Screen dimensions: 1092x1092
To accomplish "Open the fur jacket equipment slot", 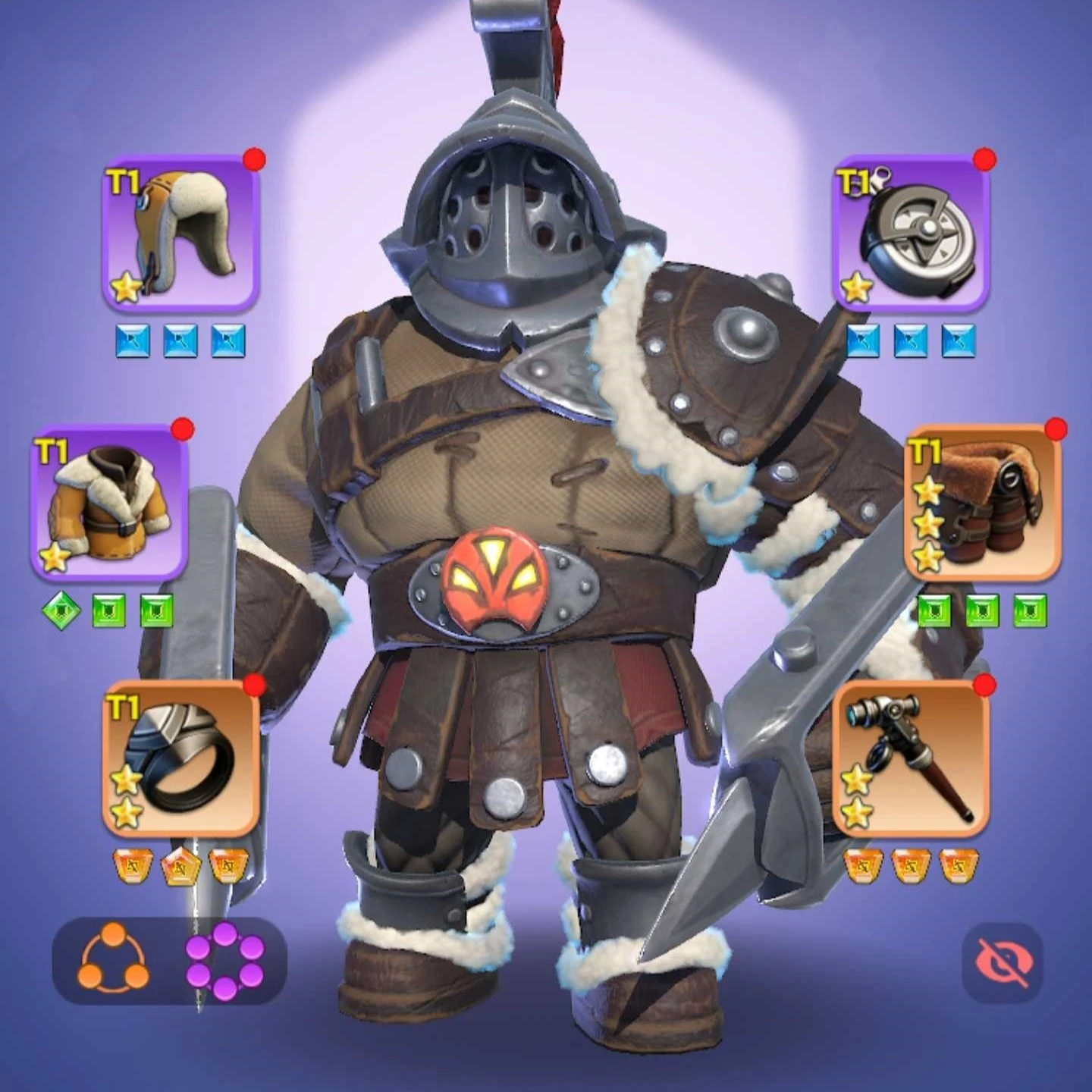I will point(109,501).
